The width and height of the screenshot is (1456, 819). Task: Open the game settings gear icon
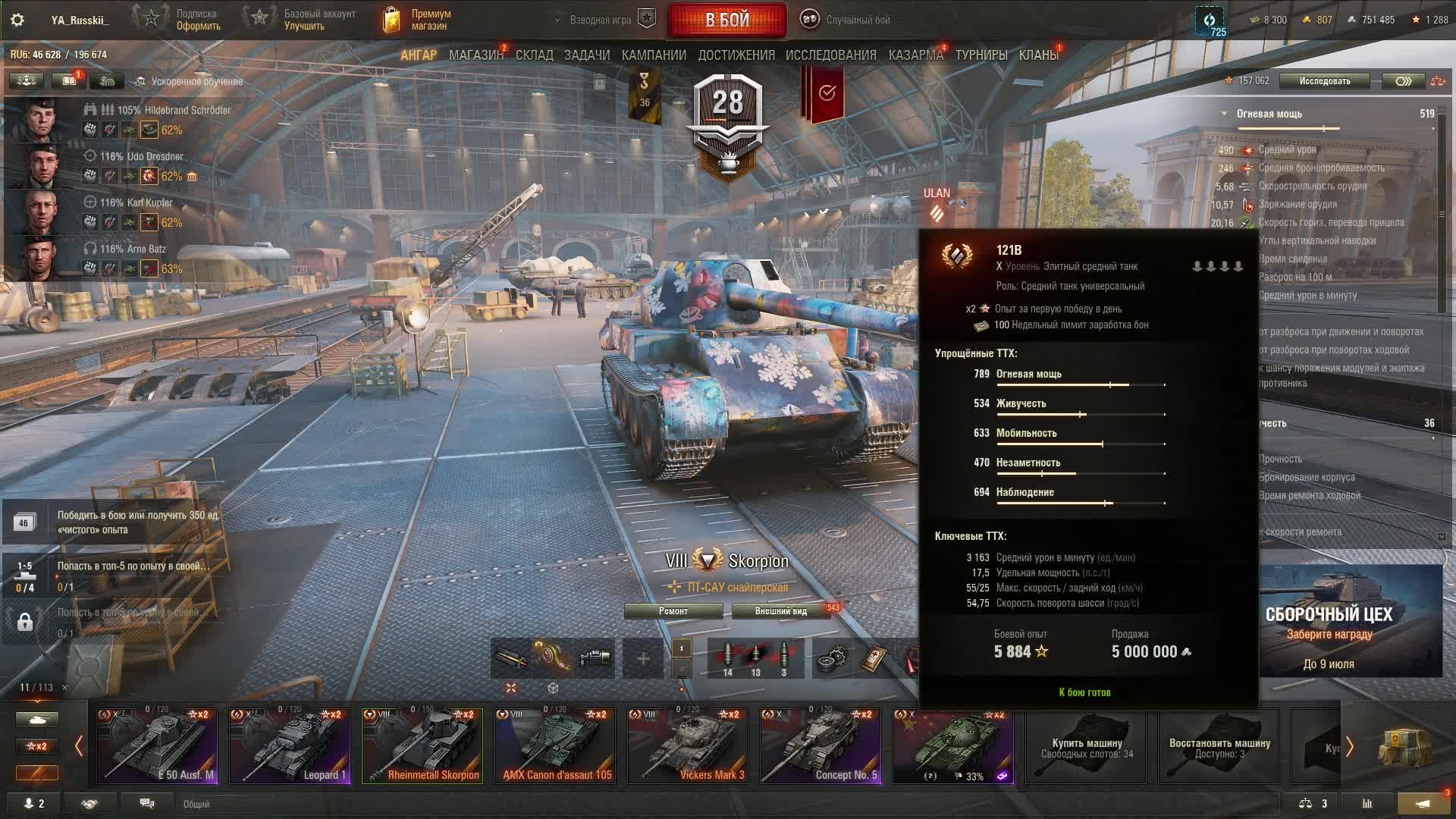click(17, 20)
